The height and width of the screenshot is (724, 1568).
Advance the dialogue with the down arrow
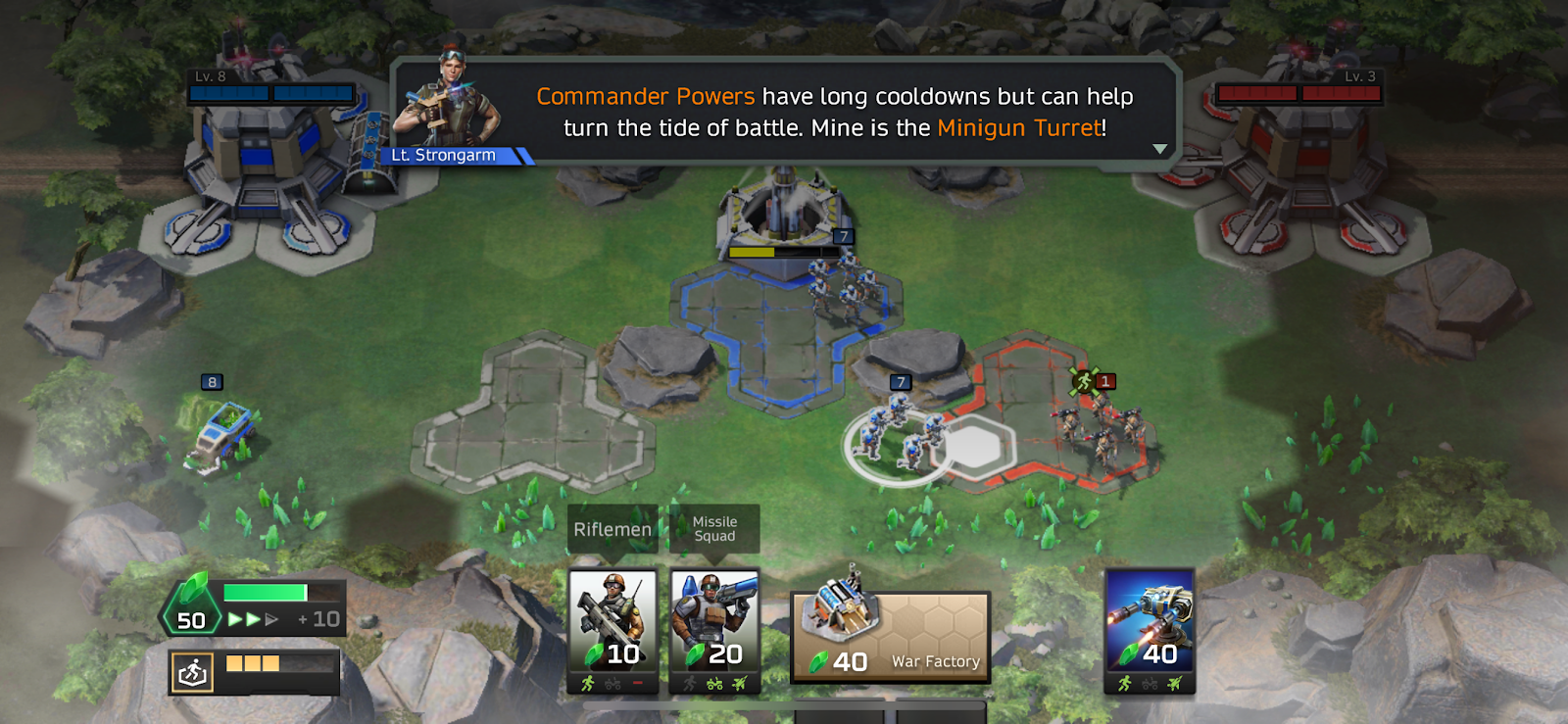click(x=1159, y=149)
